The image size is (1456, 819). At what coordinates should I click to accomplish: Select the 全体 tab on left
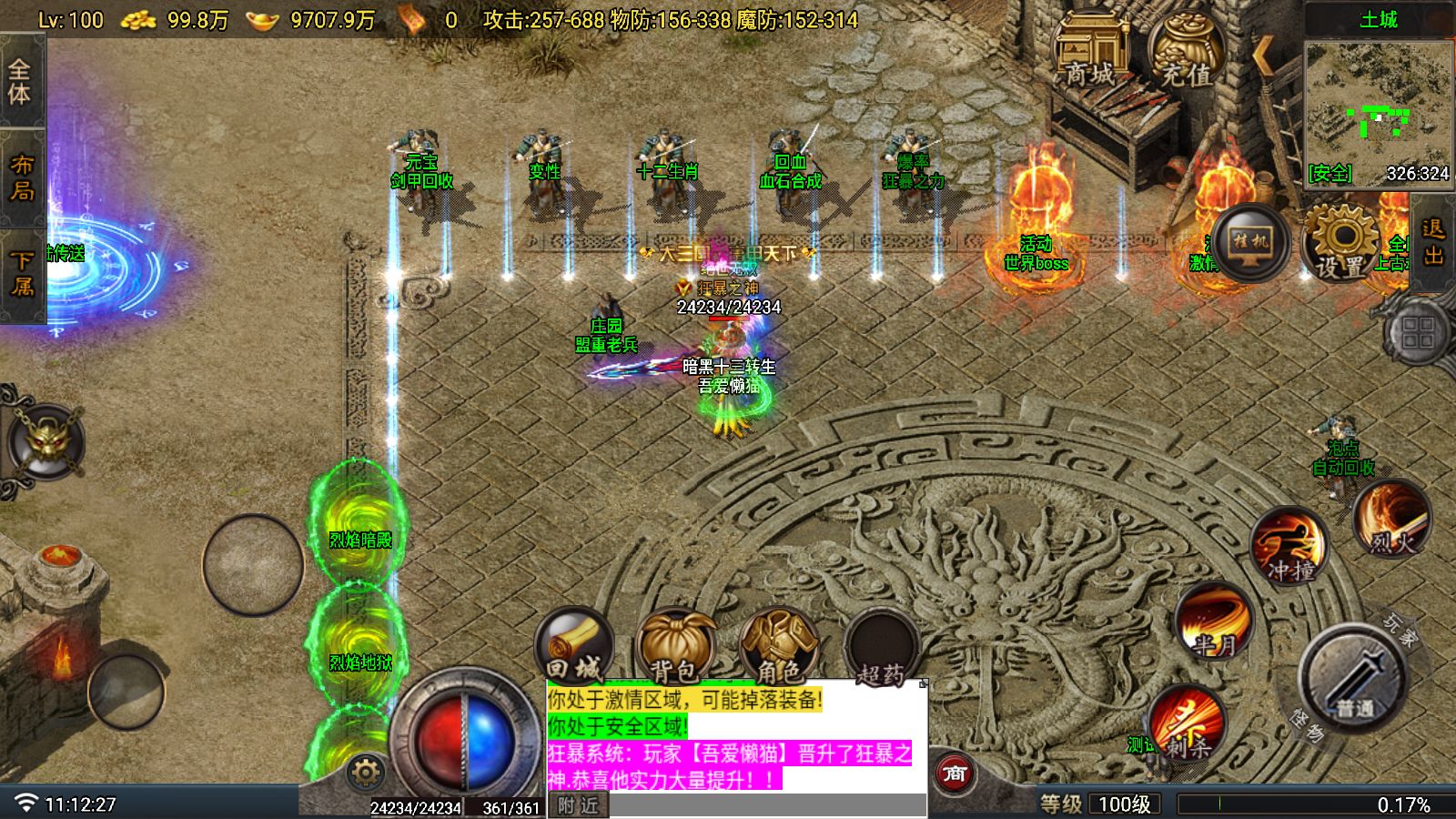(20, 82)
